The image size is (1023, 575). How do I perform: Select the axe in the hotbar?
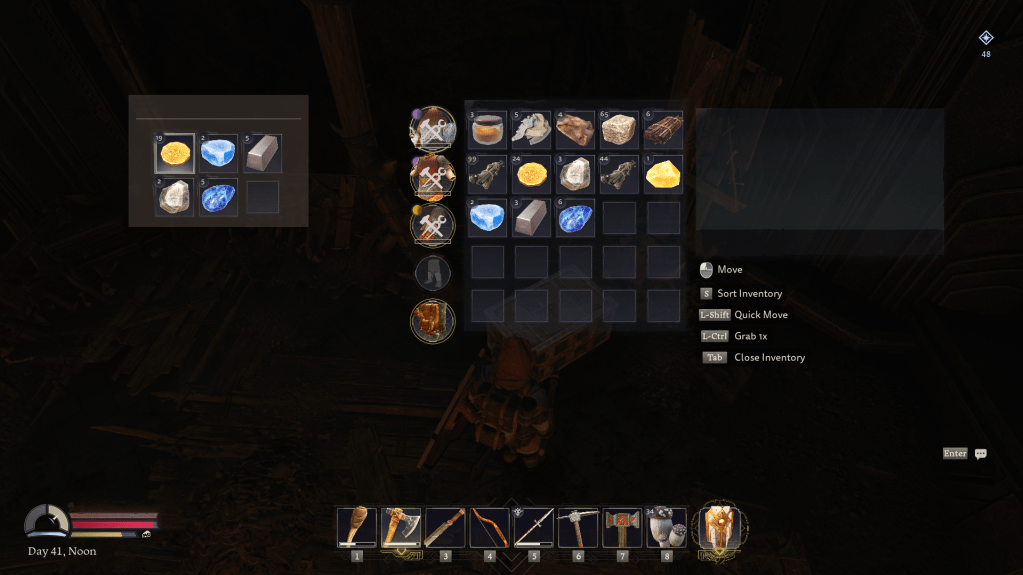[401, 526]
